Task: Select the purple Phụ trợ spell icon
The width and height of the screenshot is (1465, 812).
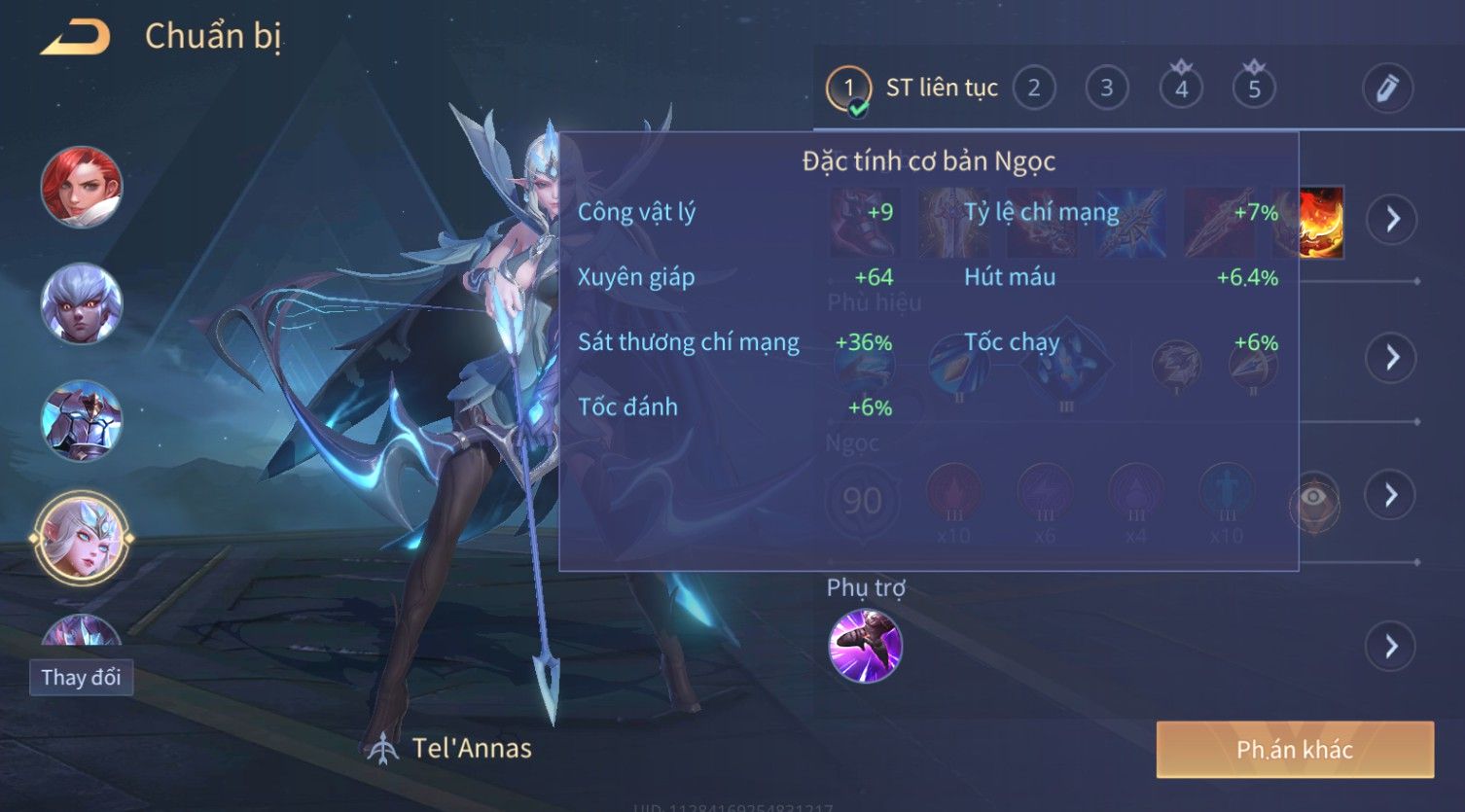Action: pos(865,646)
